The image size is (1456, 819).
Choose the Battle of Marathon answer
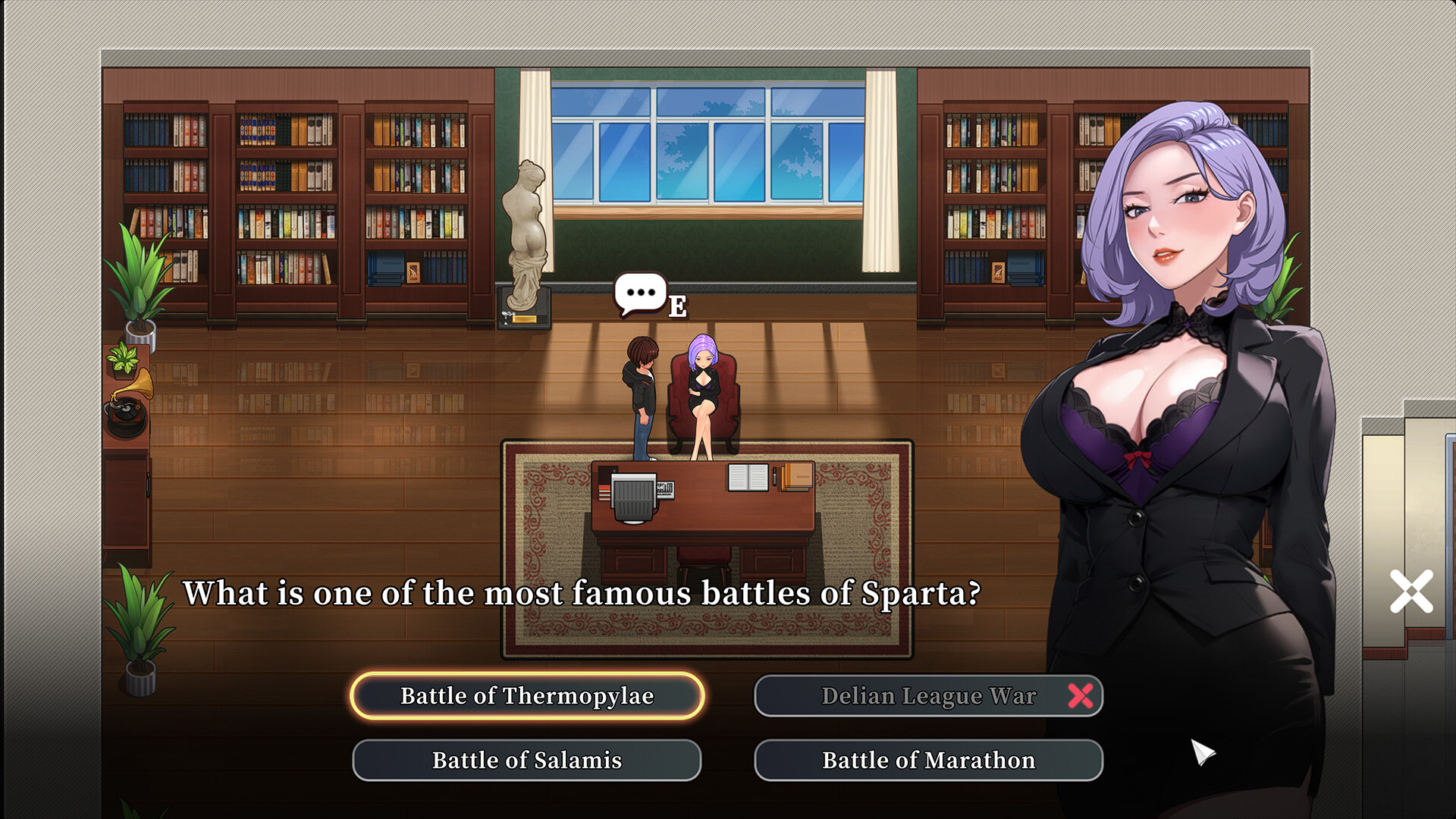[x=927, y=760]
